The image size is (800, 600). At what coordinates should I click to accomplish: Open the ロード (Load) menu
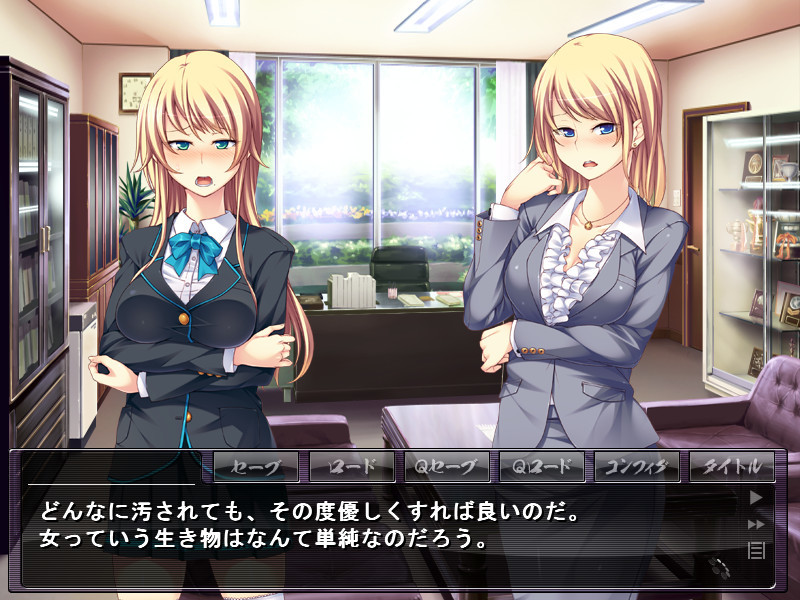click(352, 467)
